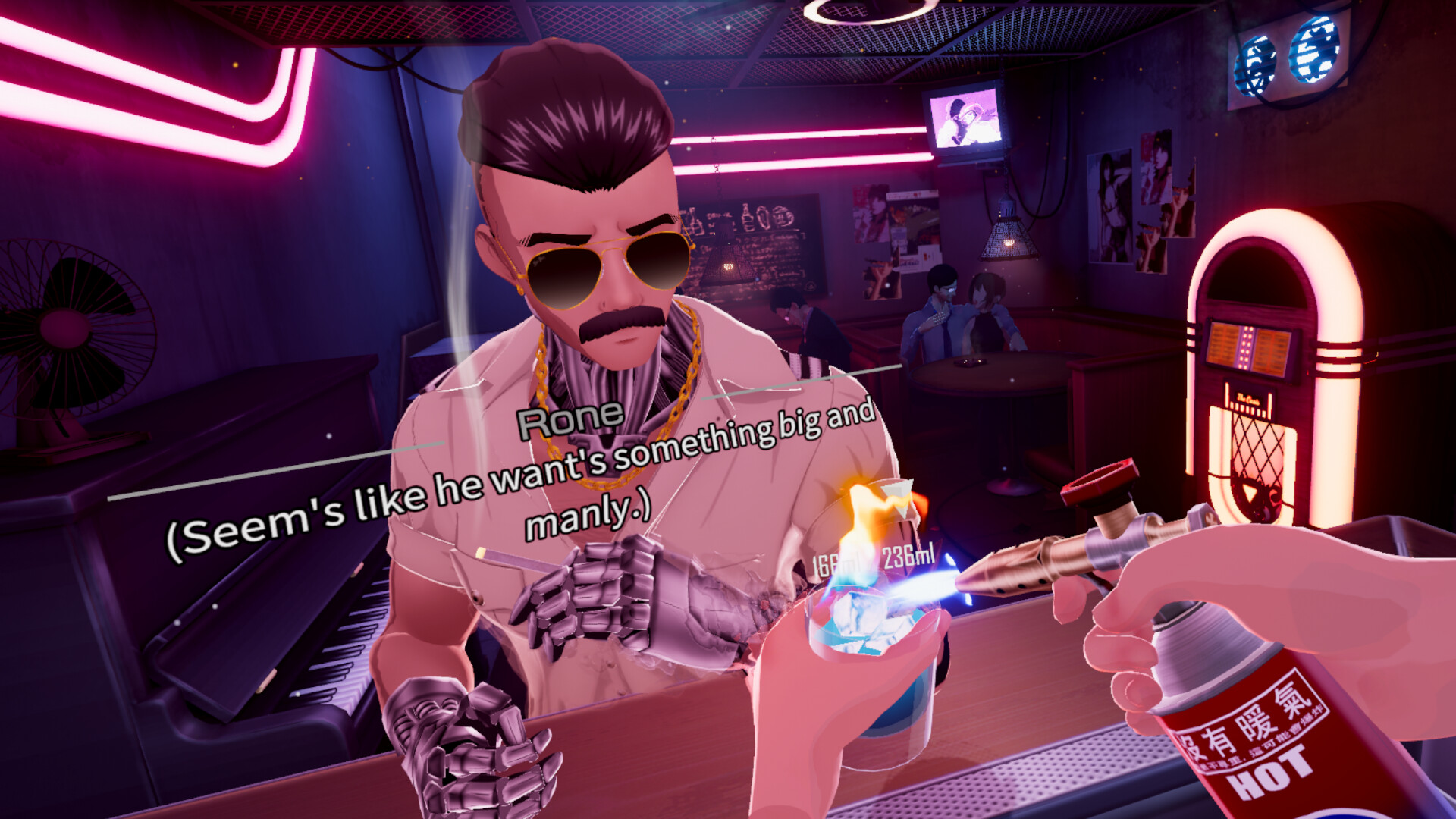This screenshot has height=819, width=1456.
Task: Select the TV screen mounted on ceiling
Action: [x=966, y=120]
